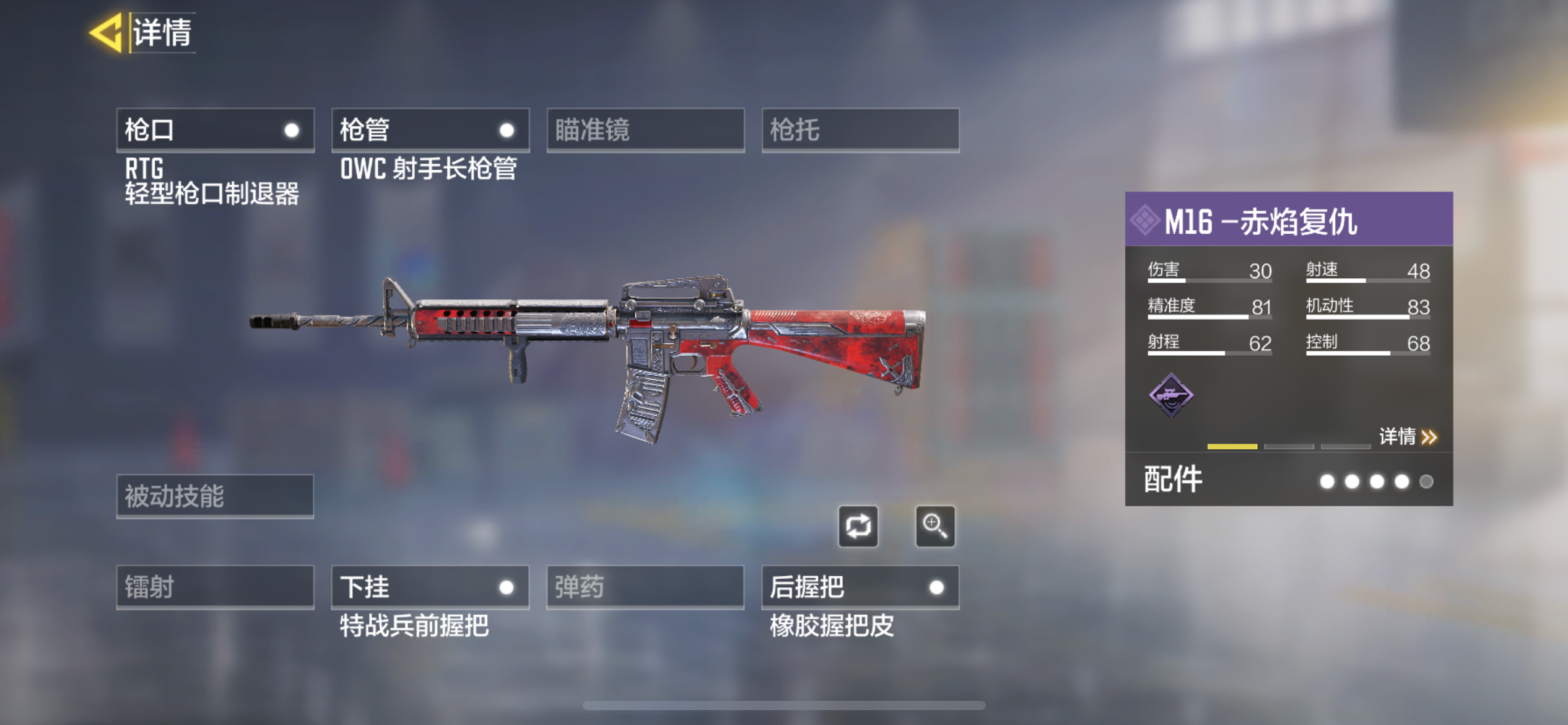Viewport: 1568px width, 725px height.
Task: Open the 被动技能 perk slot
Action: 215,496
